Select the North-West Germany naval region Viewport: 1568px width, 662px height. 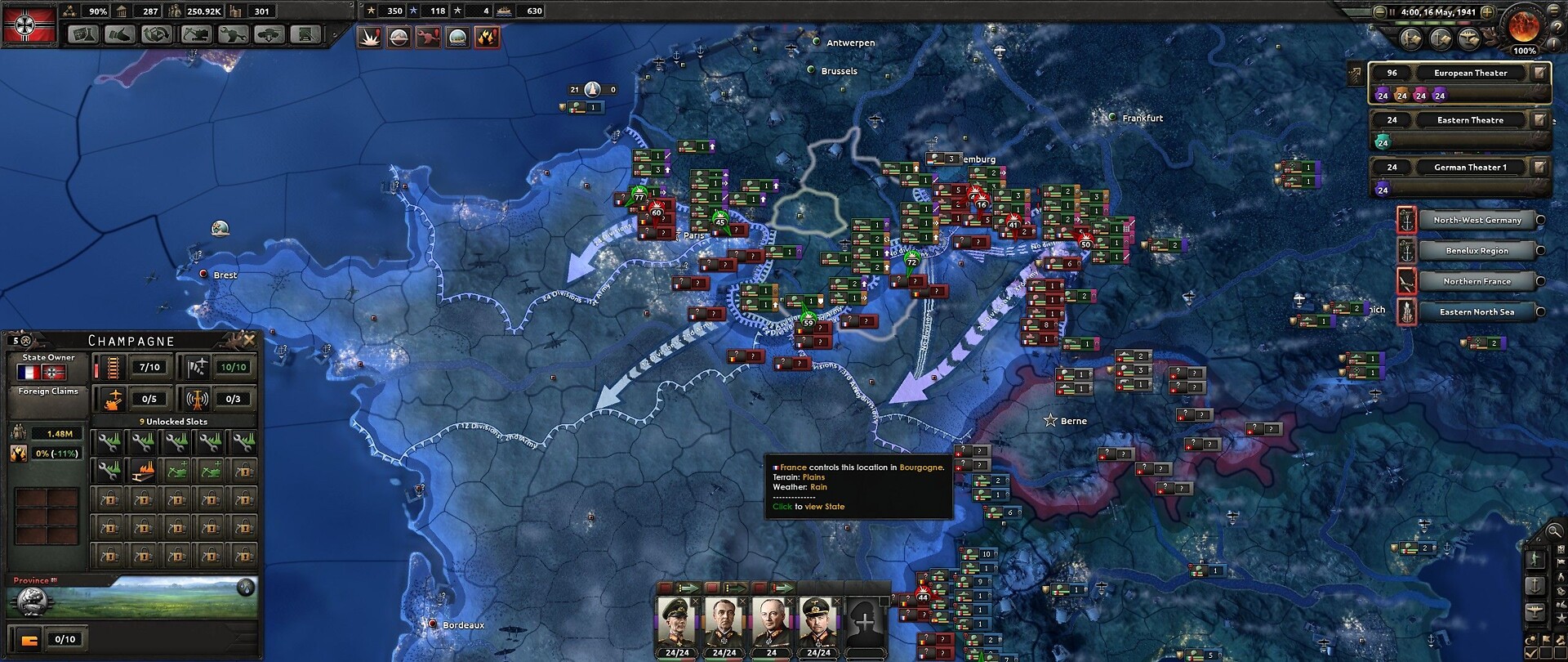coord(1477,220)
